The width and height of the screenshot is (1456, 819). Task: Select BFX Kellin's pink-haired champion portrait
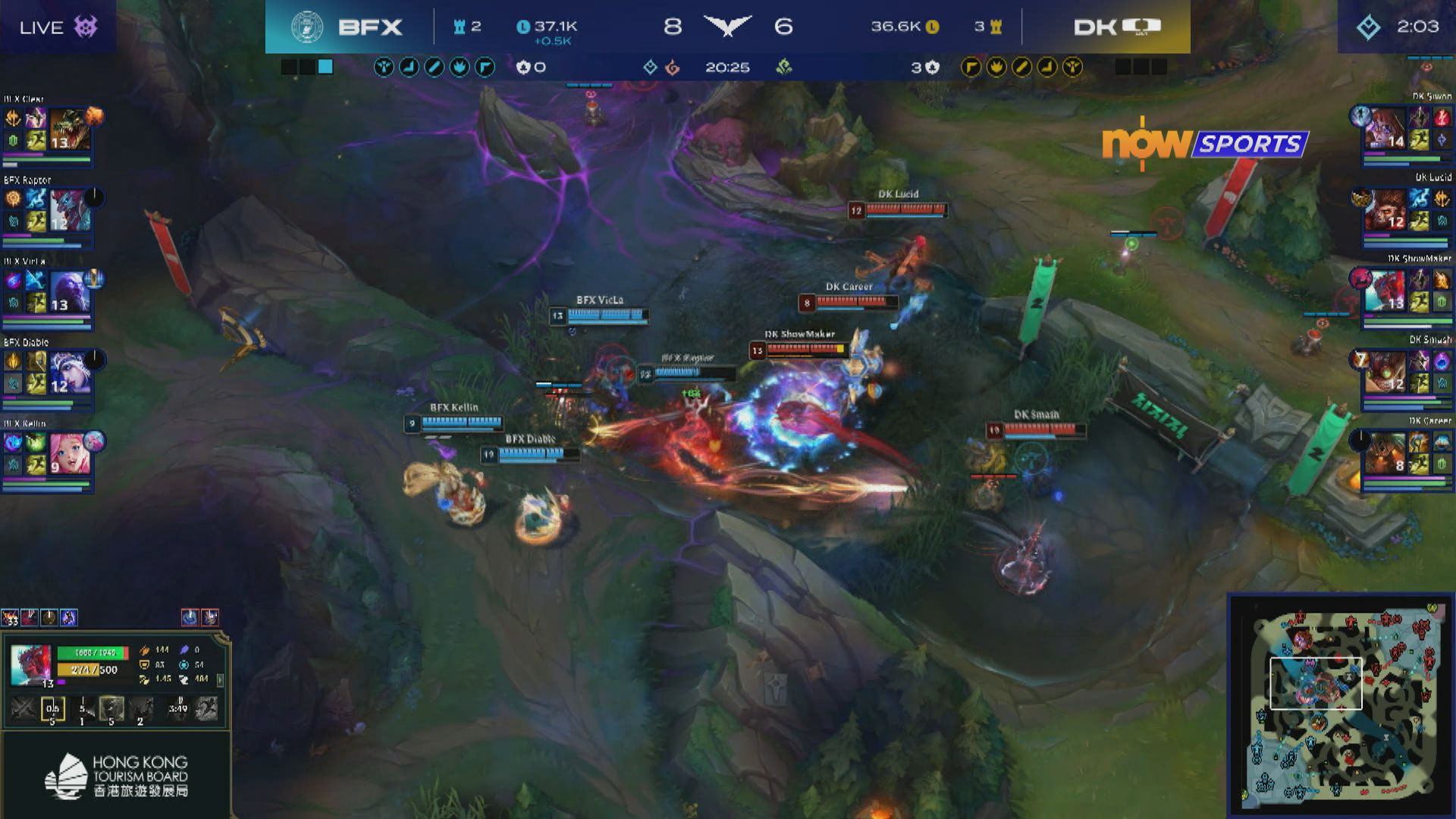click(70, 453)
